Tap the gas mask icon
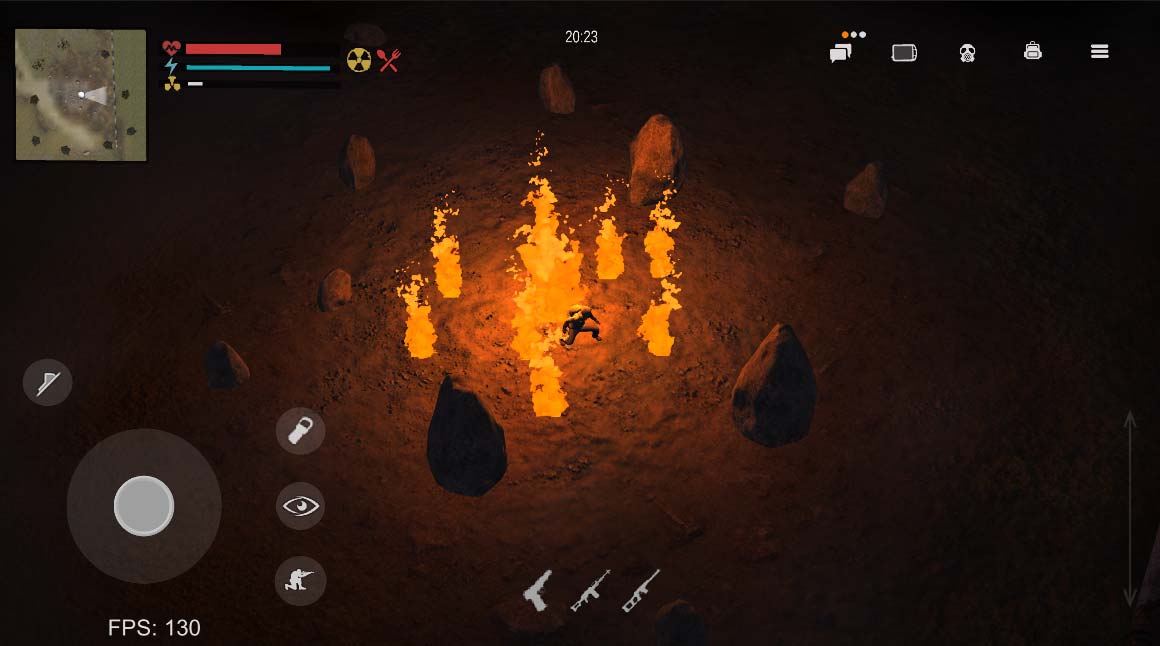The height and width of the screenshot is (646, 1160). (967, 53)
